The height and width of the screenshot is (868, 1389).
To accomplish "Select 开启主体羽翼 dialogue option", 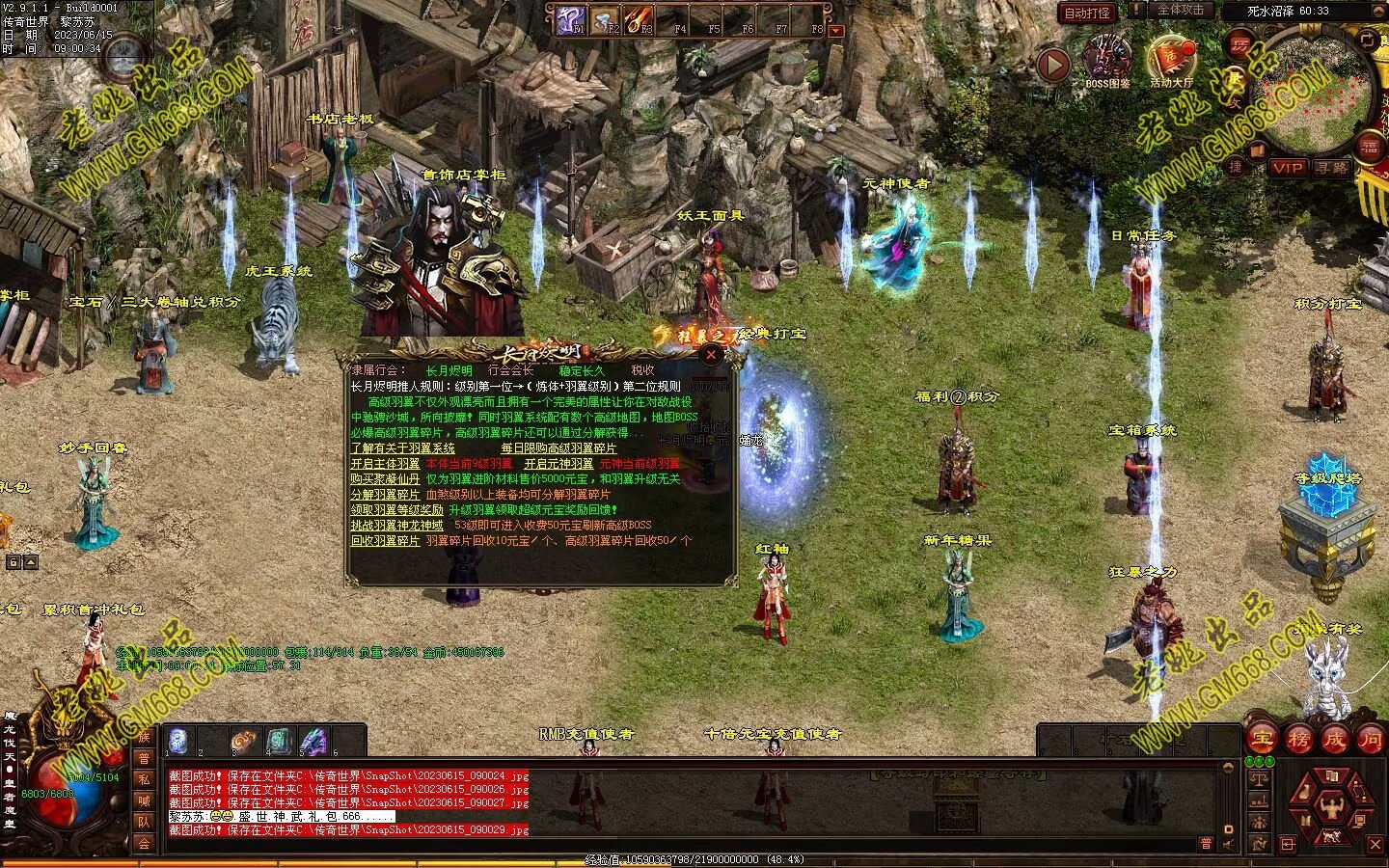I will (x=384, y=464).
